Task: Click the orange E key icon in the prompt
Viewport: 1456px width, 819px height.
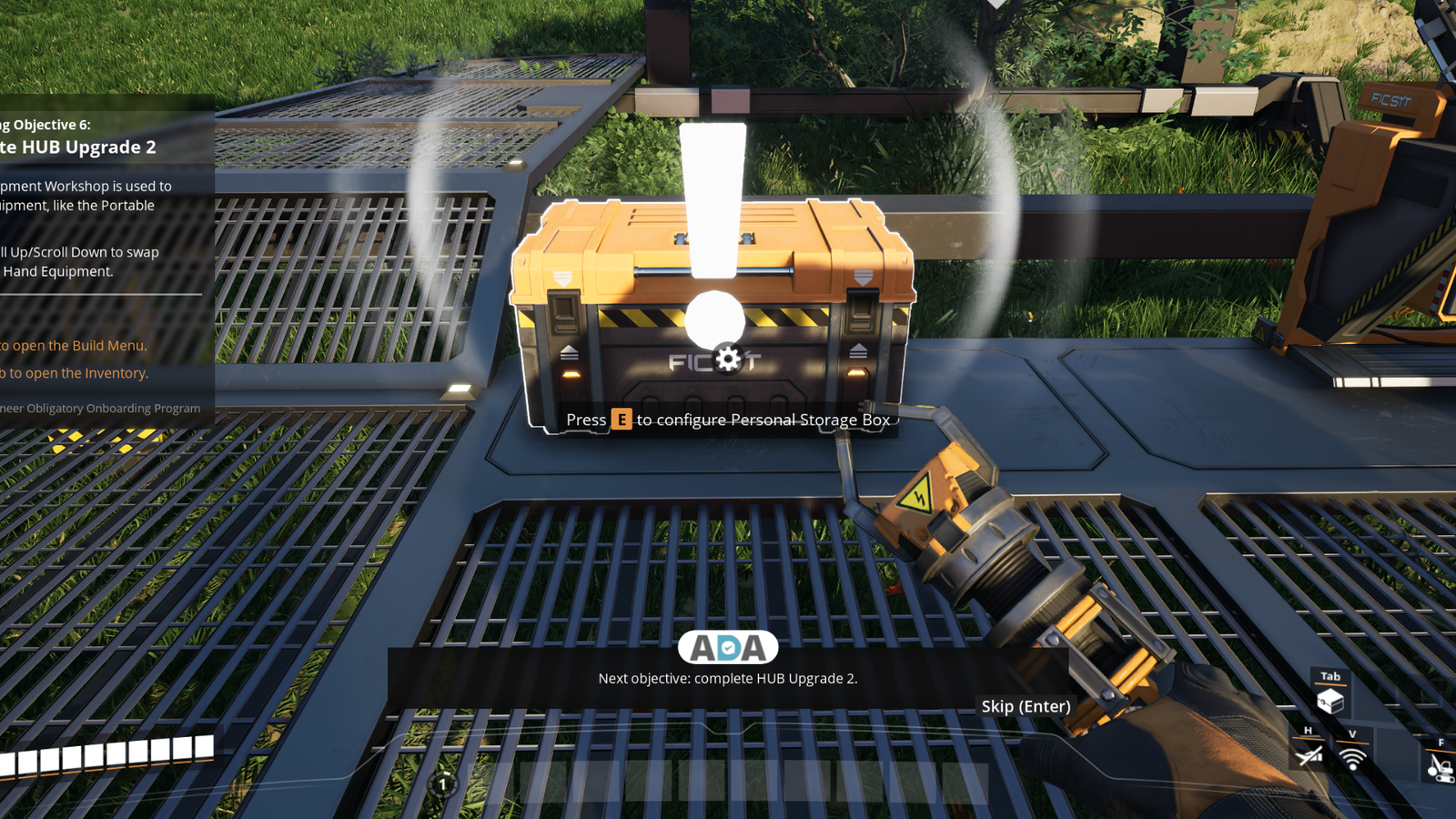Action: click(x=621, y=420)
